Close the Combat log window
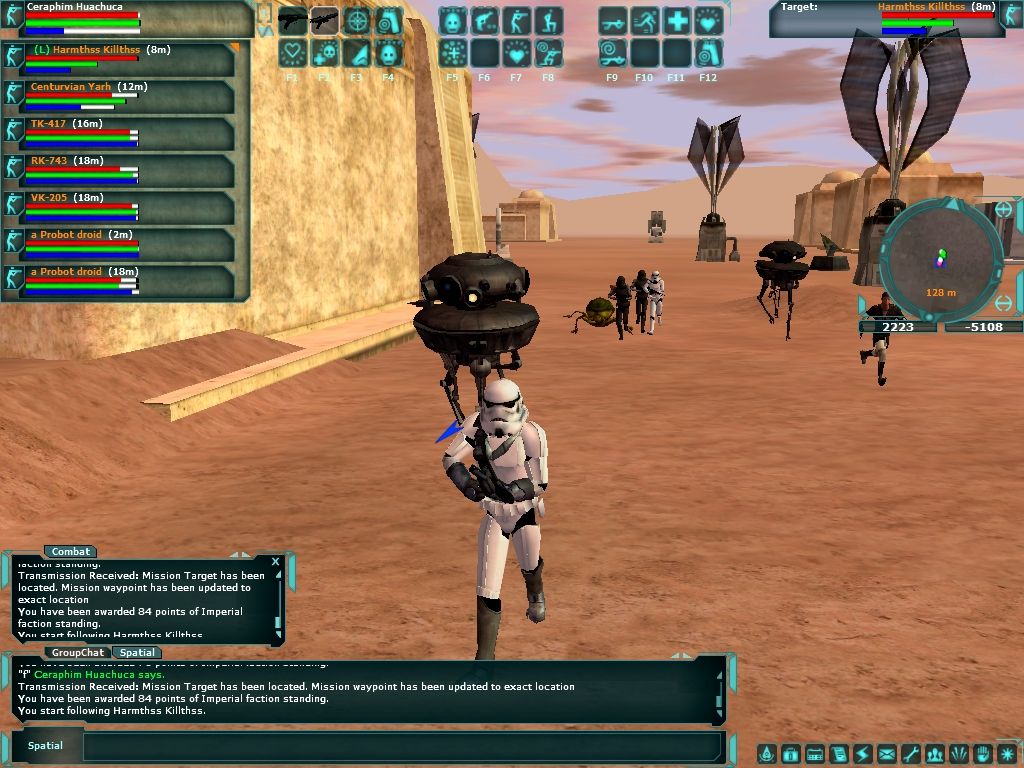The width and height of the screenshot is (1024, 768). [x=276, y=562]
